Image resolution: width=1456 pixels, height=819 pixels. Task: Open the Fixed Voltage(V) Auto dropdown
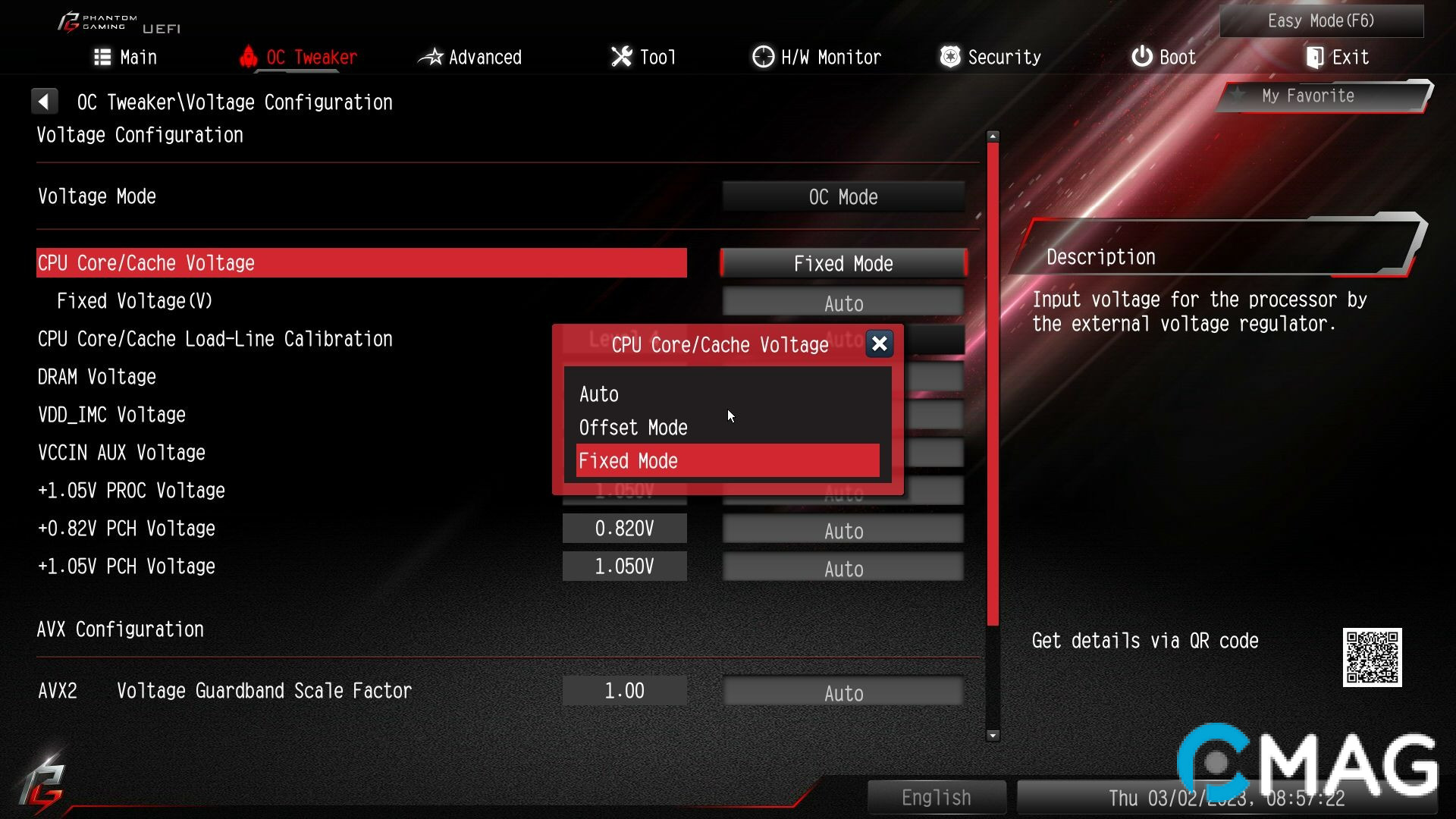843,302
